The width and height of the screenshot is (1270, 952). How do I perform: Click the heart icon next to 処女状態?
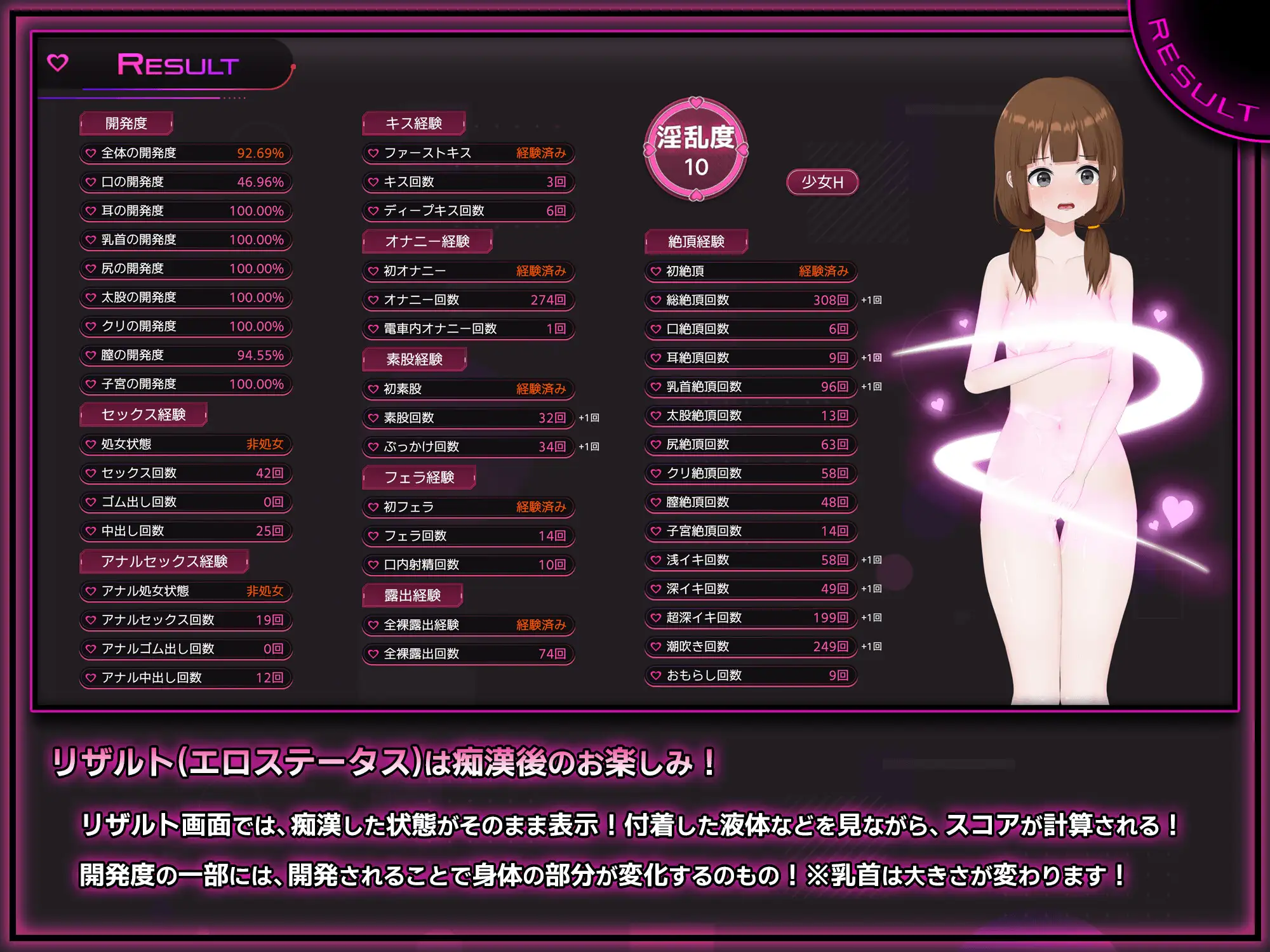coord(90,444)
